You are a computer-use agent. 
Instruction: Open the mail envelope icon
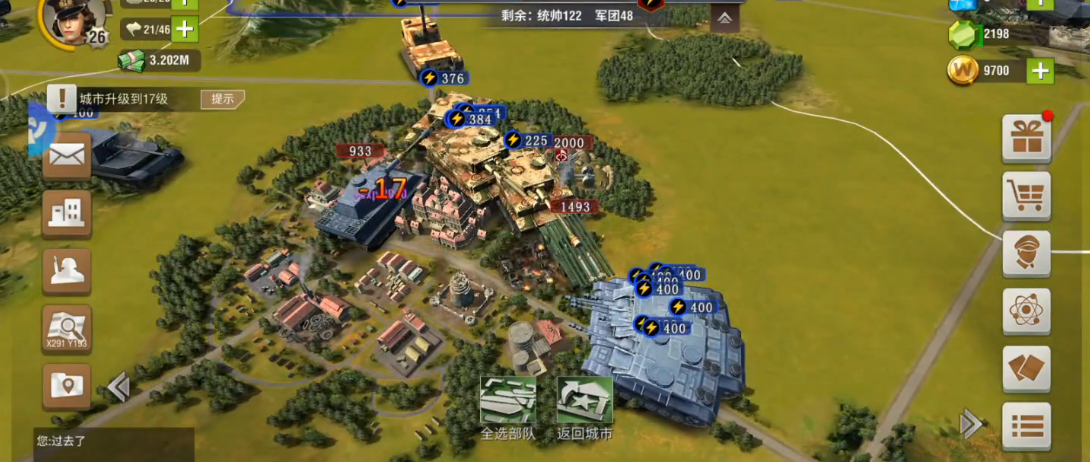coord(67,157)
